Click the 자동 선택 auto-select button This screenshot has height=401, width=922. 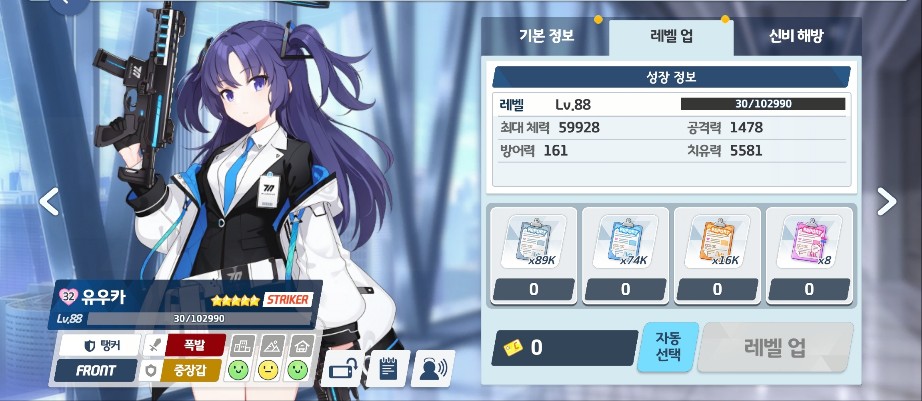click(667, 347)
